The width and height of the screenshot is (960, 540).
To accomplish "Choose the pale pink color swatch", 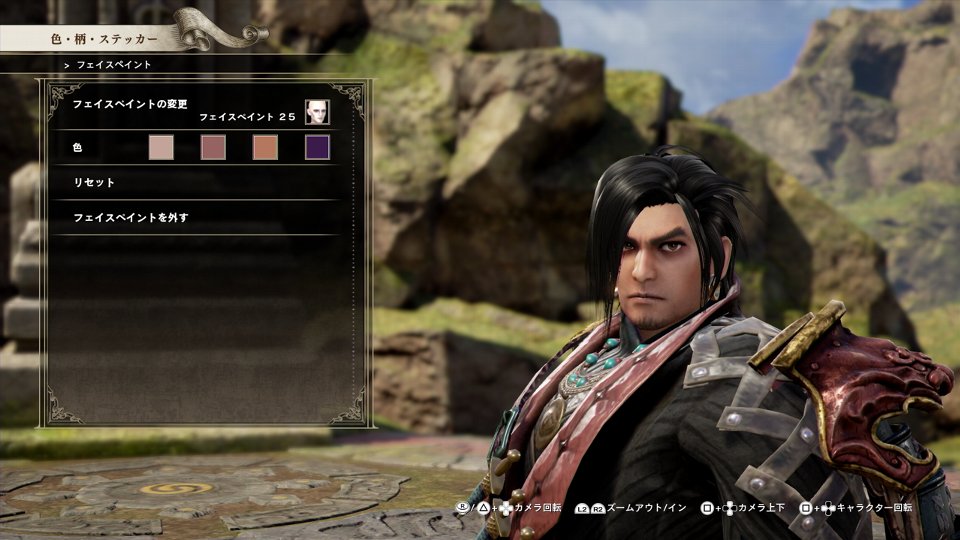I will click(x=161, y=148).
